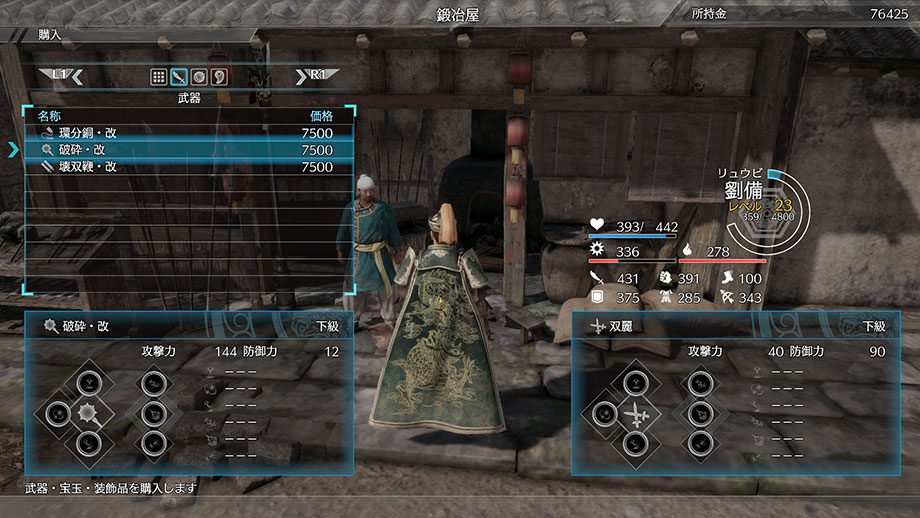Show the magatama accessory category tab
The height and width of the screenshot is (518, 920).
[218, 77]
